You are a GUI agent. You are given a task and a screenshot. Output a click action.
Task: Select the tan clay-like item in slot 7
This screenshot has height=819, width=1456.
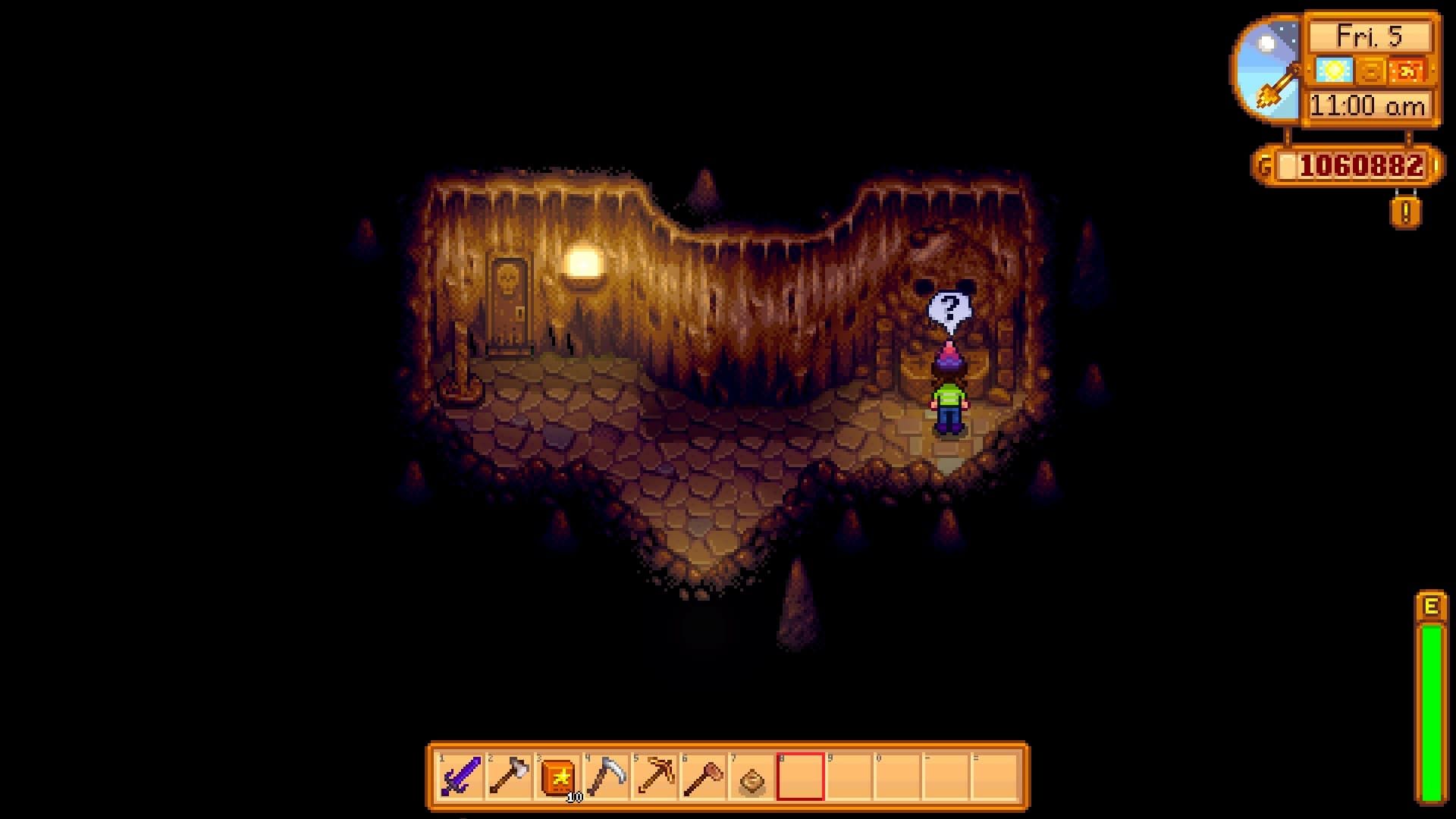pyautogui.click(x=752, y=777)
